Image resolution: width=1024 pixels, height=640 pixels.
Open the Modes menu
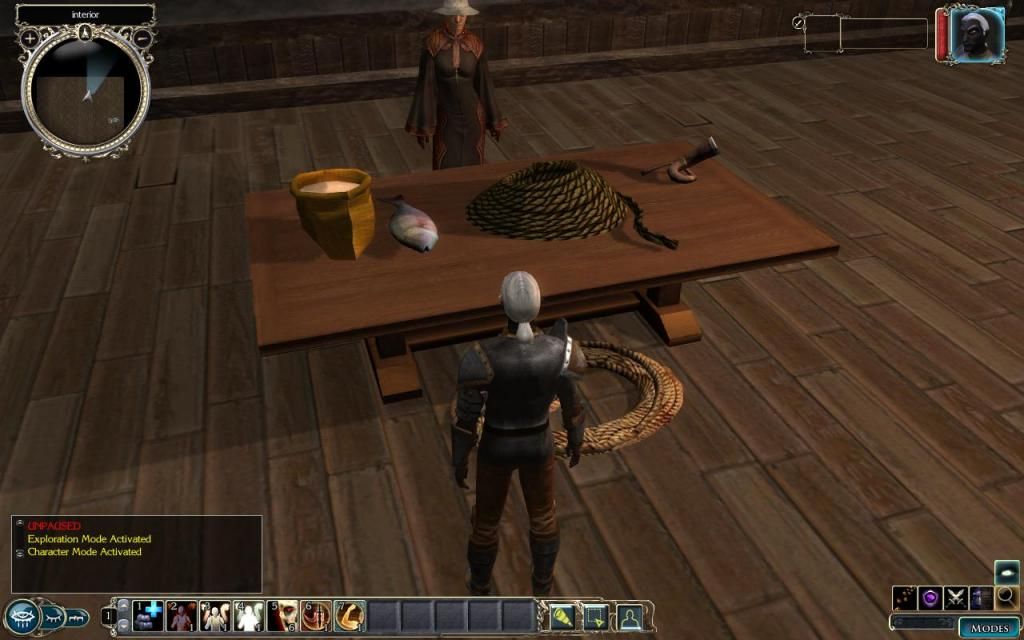990,628
